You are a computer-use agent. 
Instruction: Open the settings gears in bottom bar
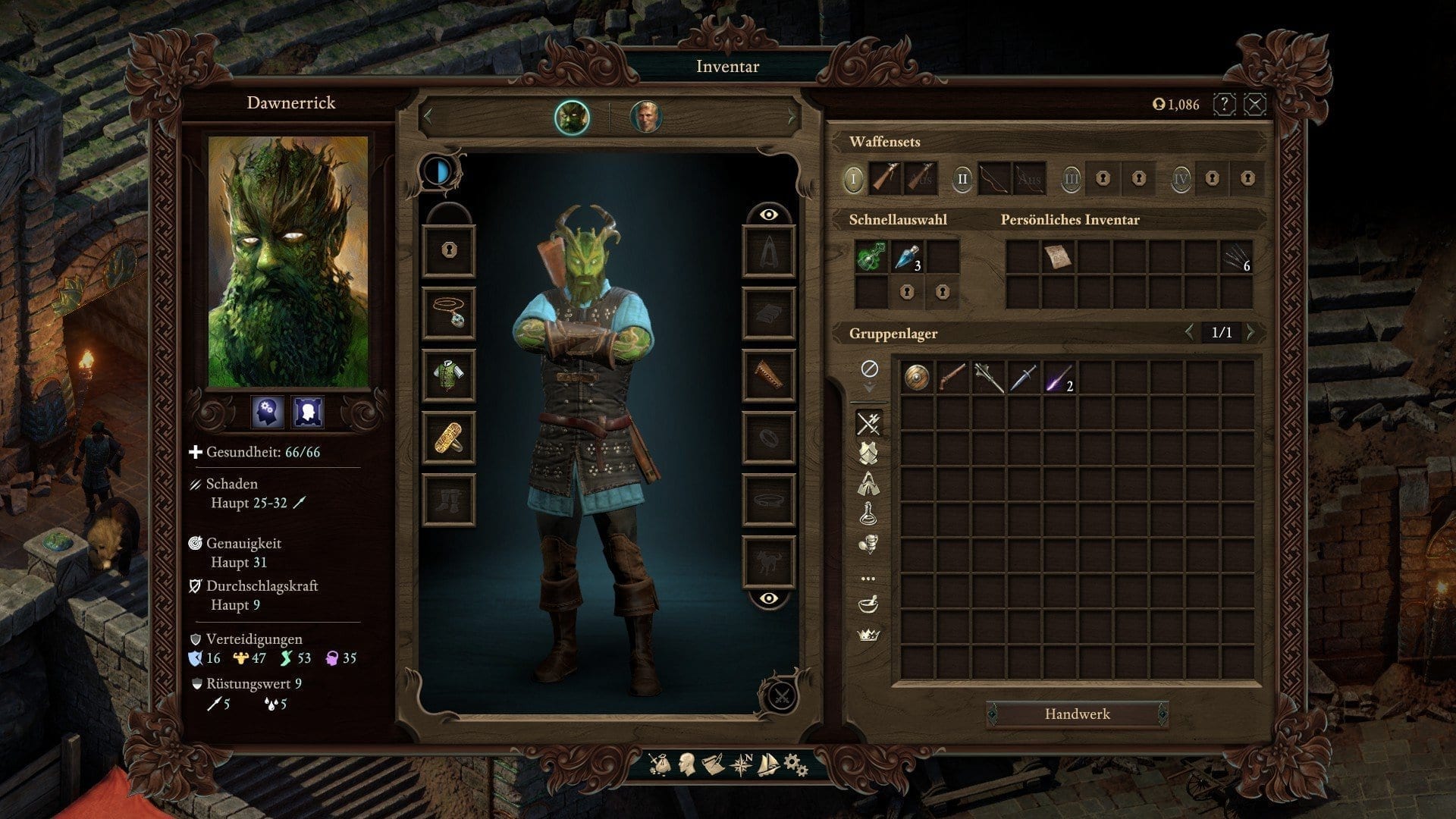[x=795, y=764]
